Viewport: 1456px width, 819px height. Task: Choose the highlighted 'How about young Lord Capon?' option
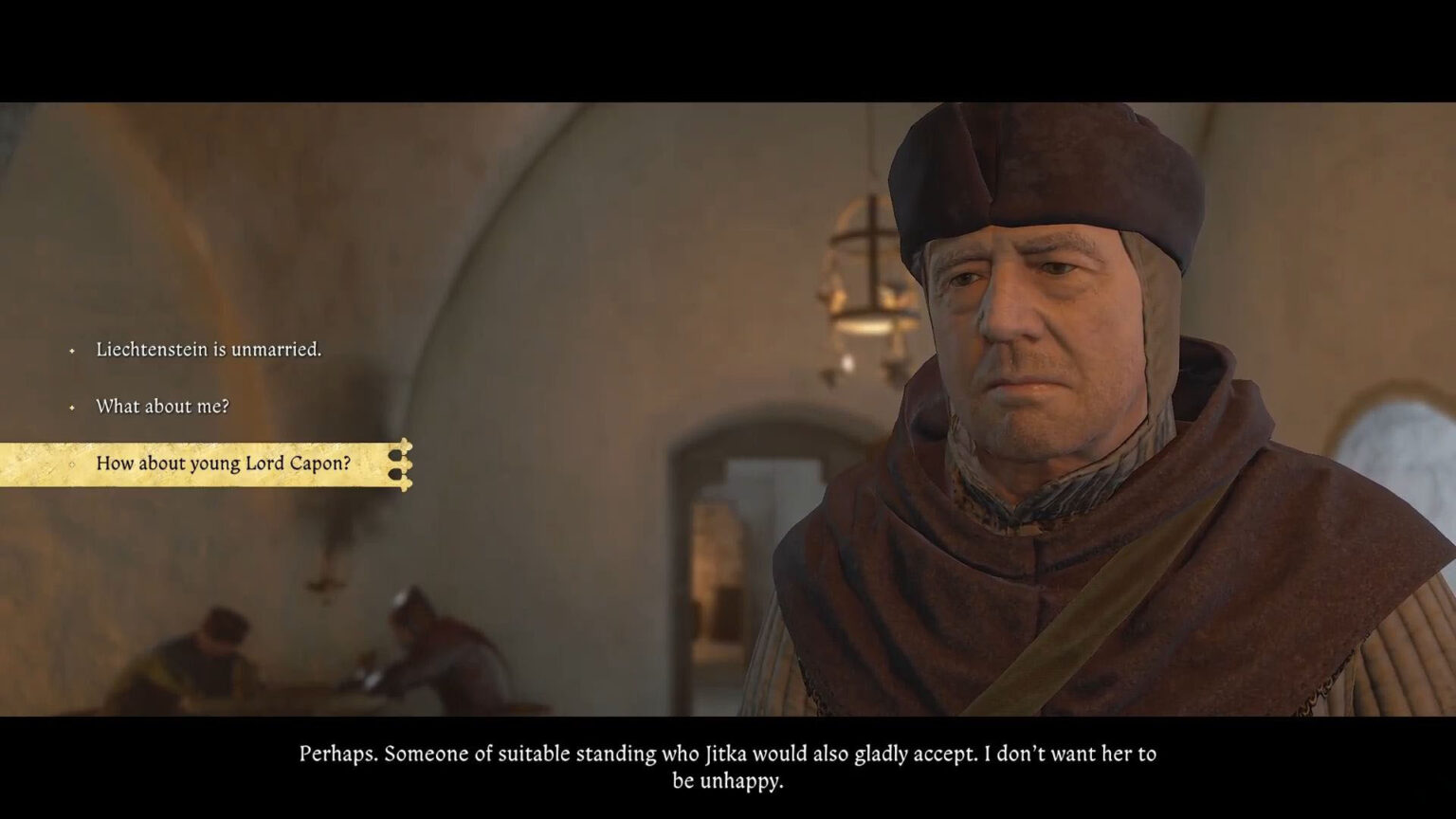coord(224,464)
